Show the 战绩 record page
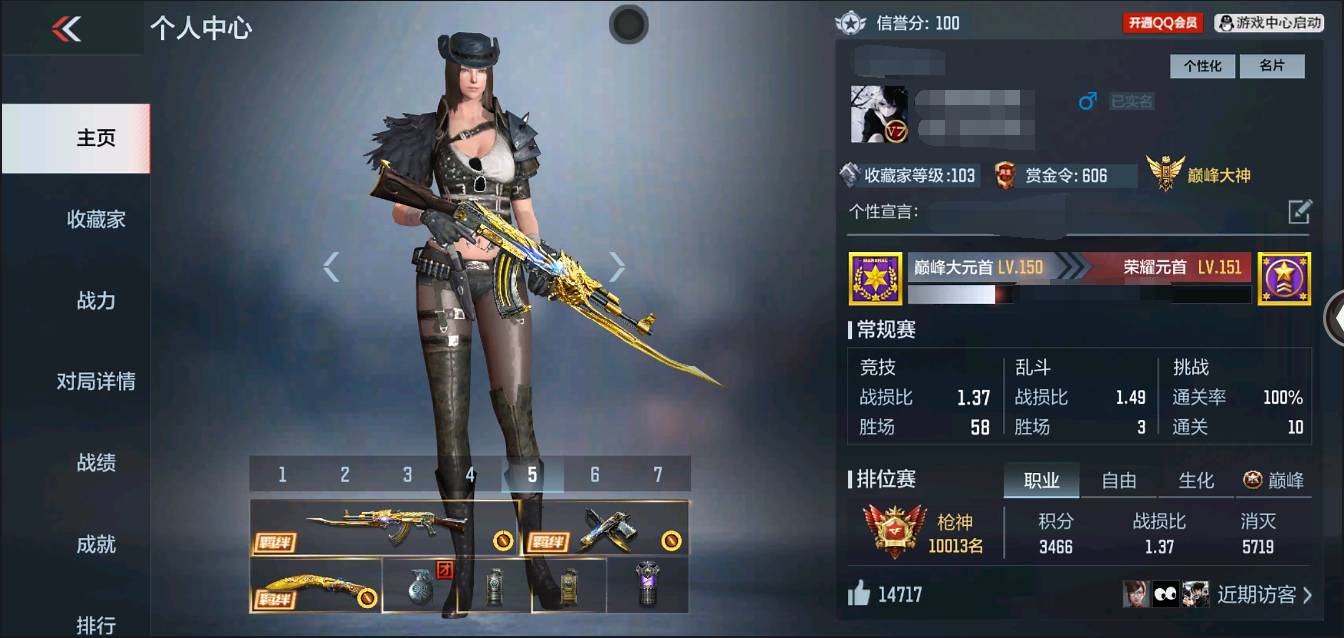1344x638 pixels. coord(96,462)
